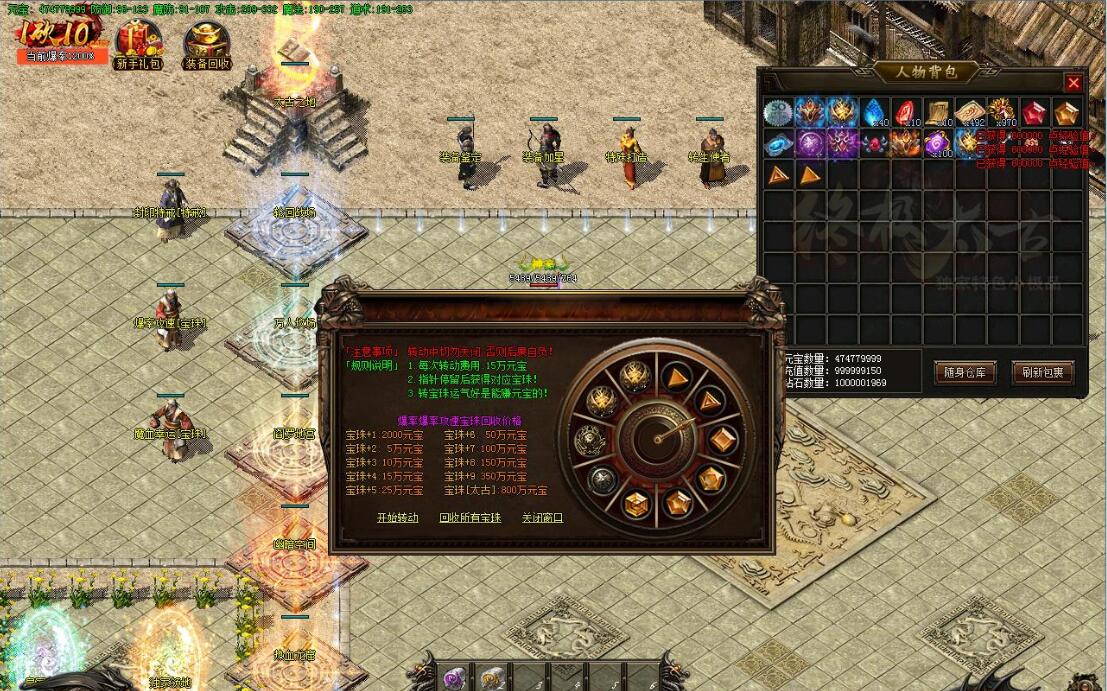This screenshot has height=691, width=1107.
Task: Open the 装备回收 equipment recycle icon
Action: pyautogui.click(x=207, y=44)
